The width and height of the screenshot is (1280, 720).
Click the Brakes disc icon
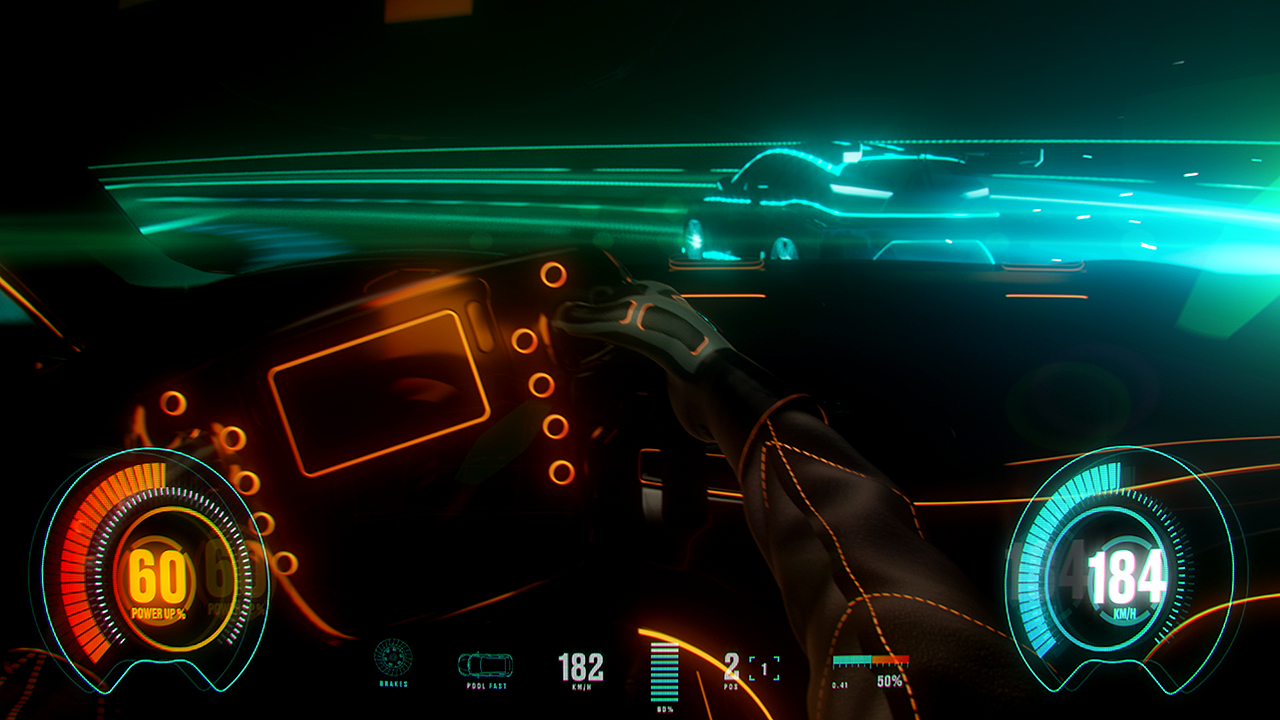(x=393, y=657)
